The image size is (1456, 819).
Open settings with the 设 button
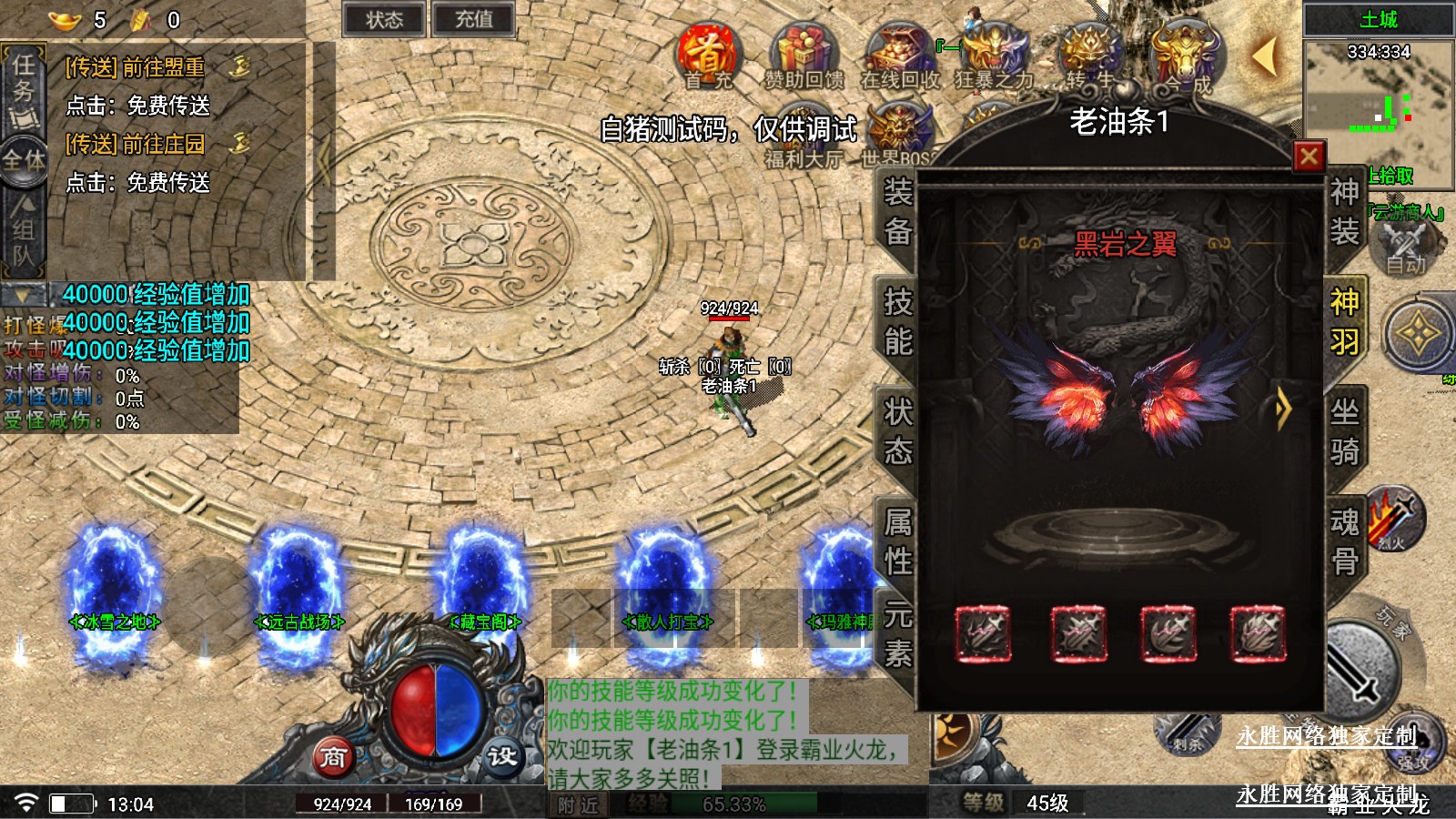[x=501, y=756]
